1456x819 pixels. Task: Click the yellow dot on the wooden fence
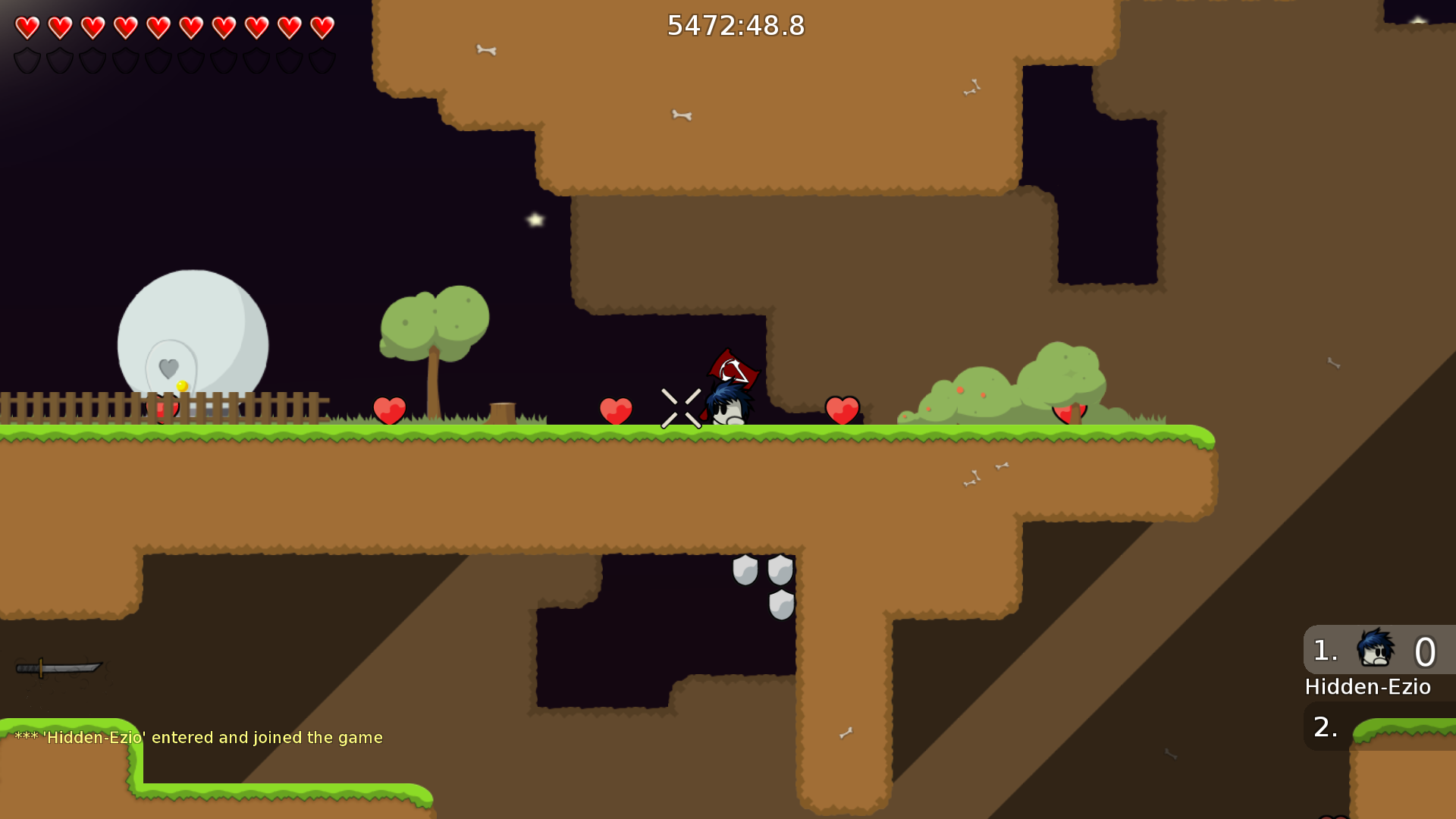(x=181, y=384)
